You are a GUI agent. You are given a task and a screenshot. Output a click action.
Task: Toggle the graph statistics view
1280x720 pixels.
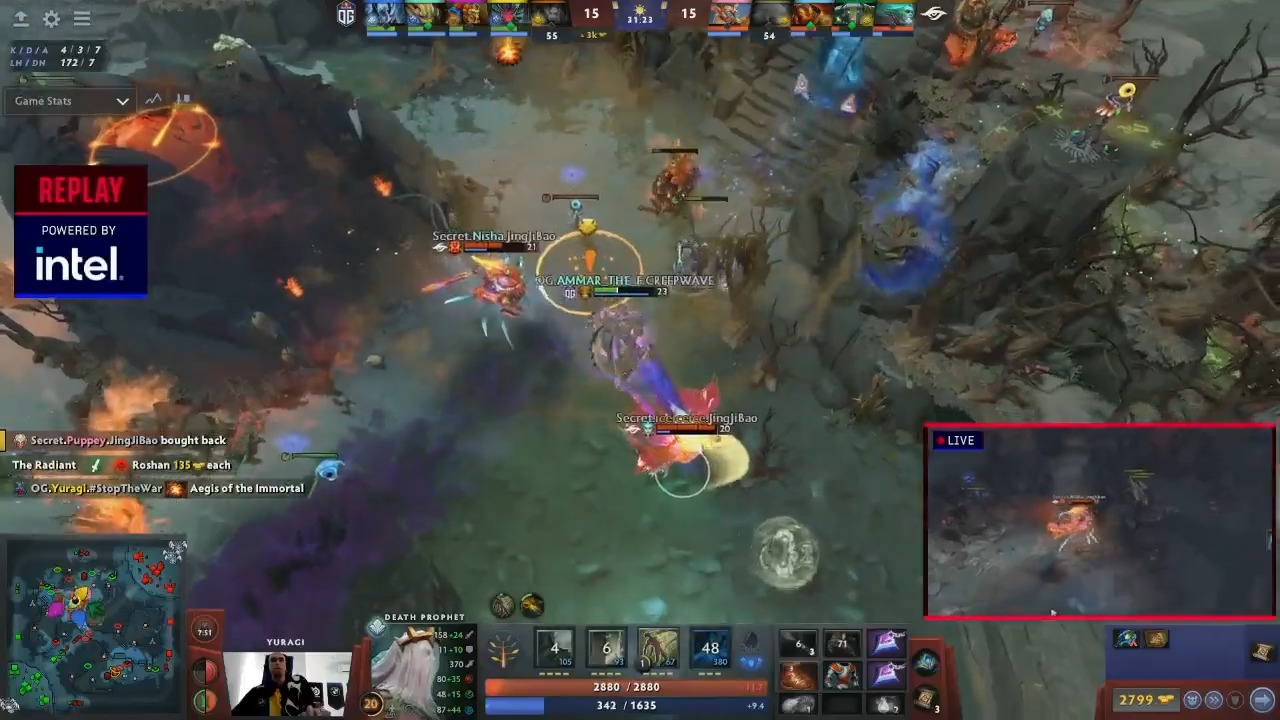tap(153, 99)
